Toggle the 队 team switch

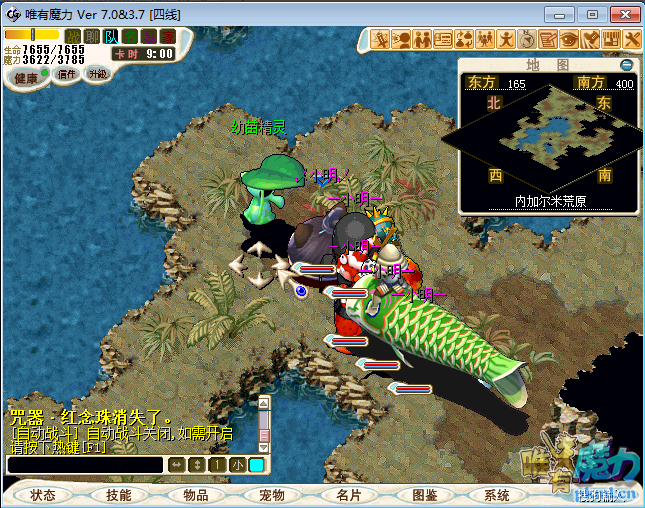pyautogui.click(x=111, y=37)
